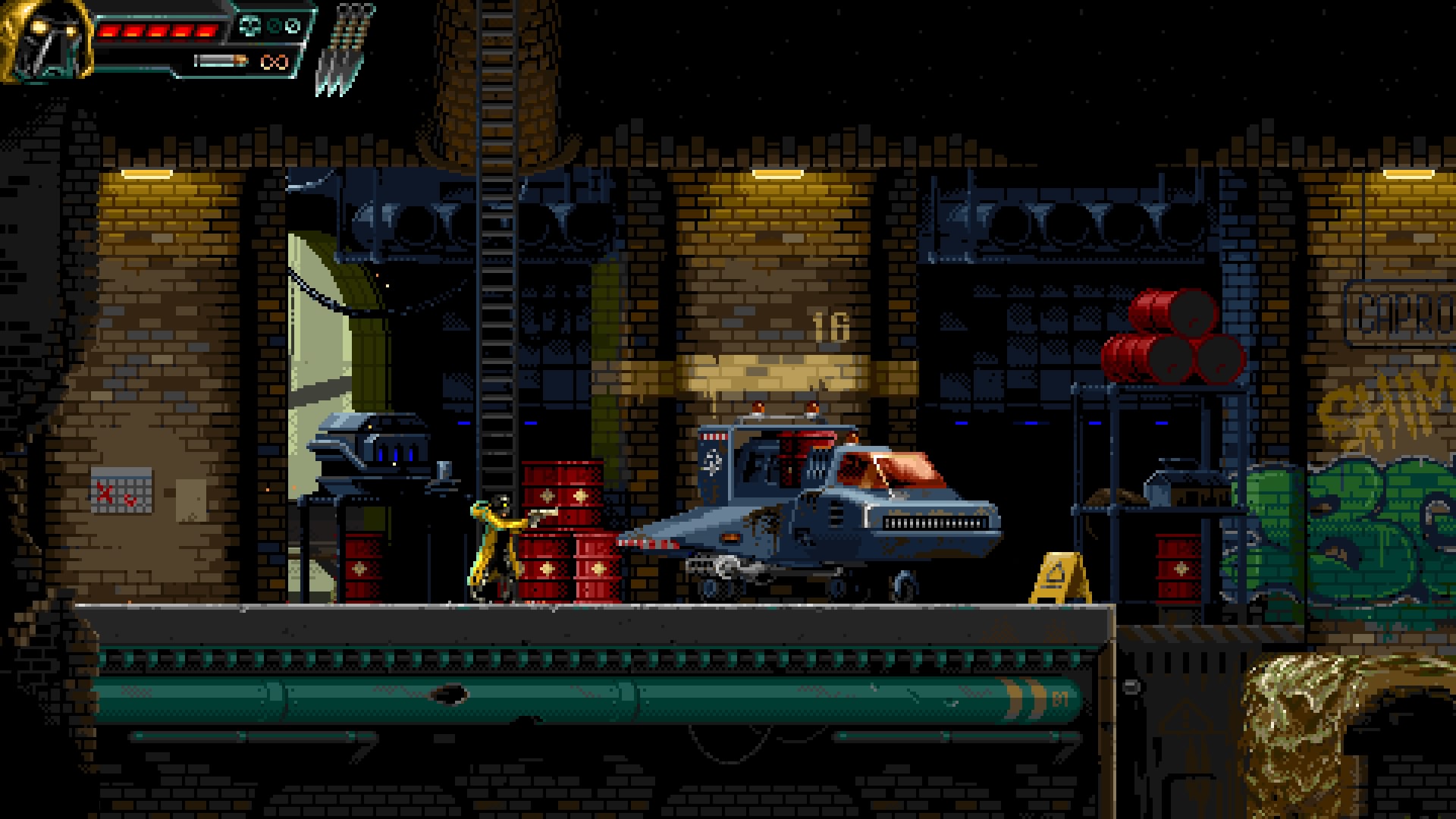This screenshot has height=819, width=1456.
Task: Click the bullet ammo icon in HUD
Action: click(221, 61)
